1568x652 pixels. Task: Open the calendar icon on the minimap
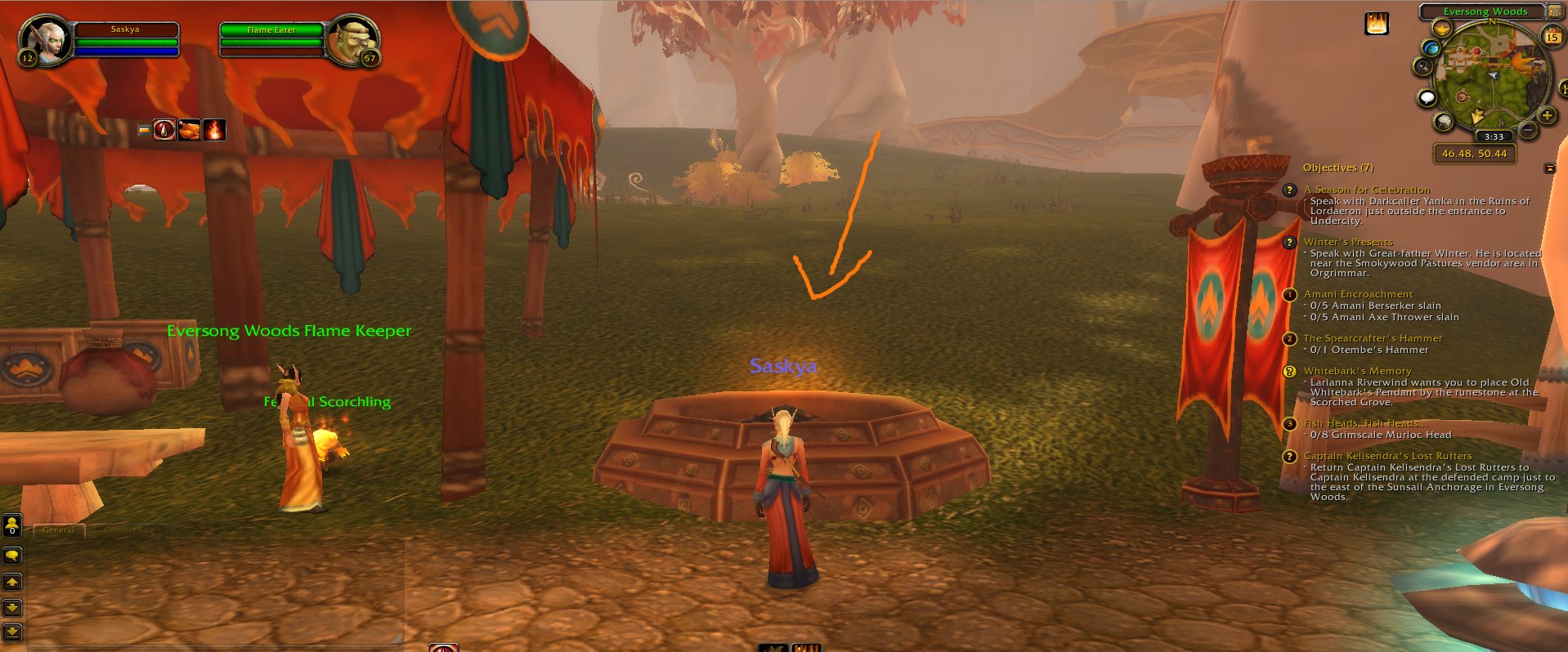[x=1552, y=37]
